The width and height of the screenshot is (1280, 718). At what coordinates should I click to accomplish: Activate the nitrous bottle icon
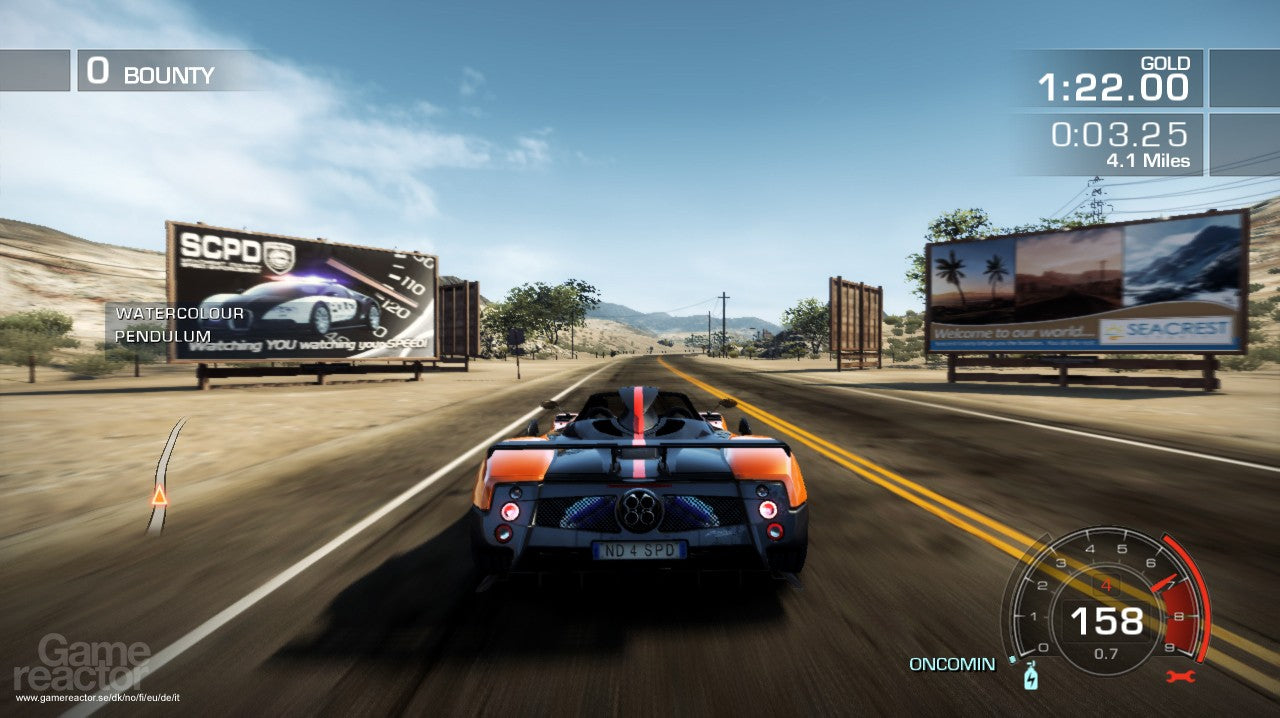click(1031, 678)
